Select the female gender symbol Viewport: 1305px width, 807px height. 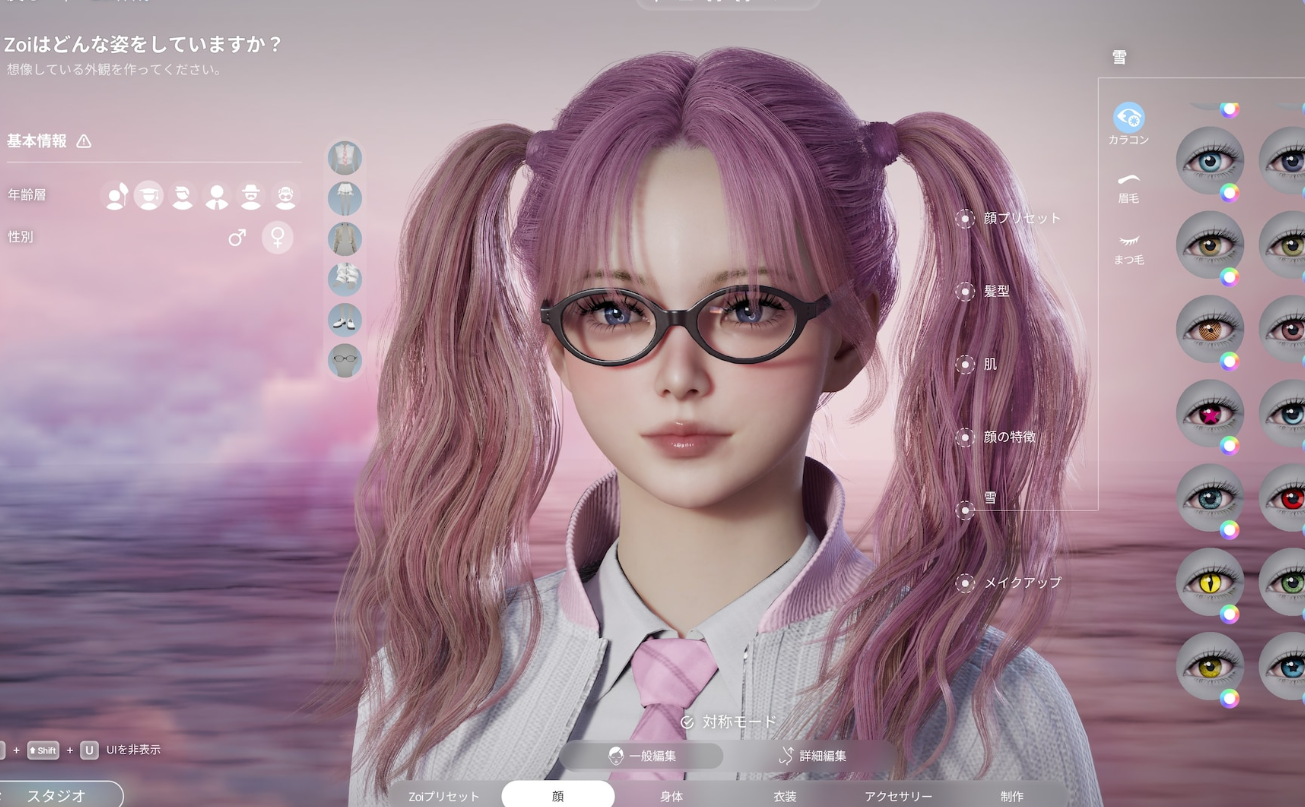[277, 237]
